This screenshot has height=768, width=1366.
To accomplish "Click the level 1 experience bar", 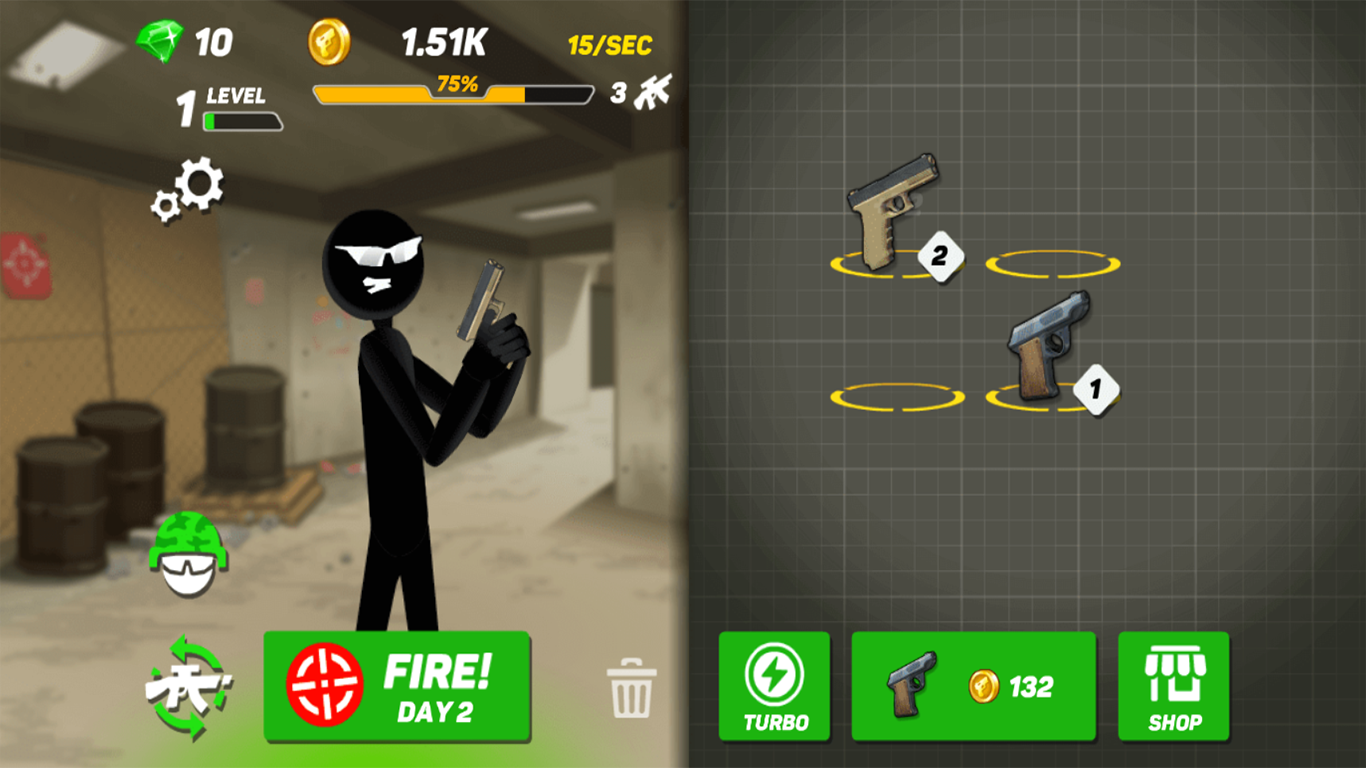I will point(240,120).
